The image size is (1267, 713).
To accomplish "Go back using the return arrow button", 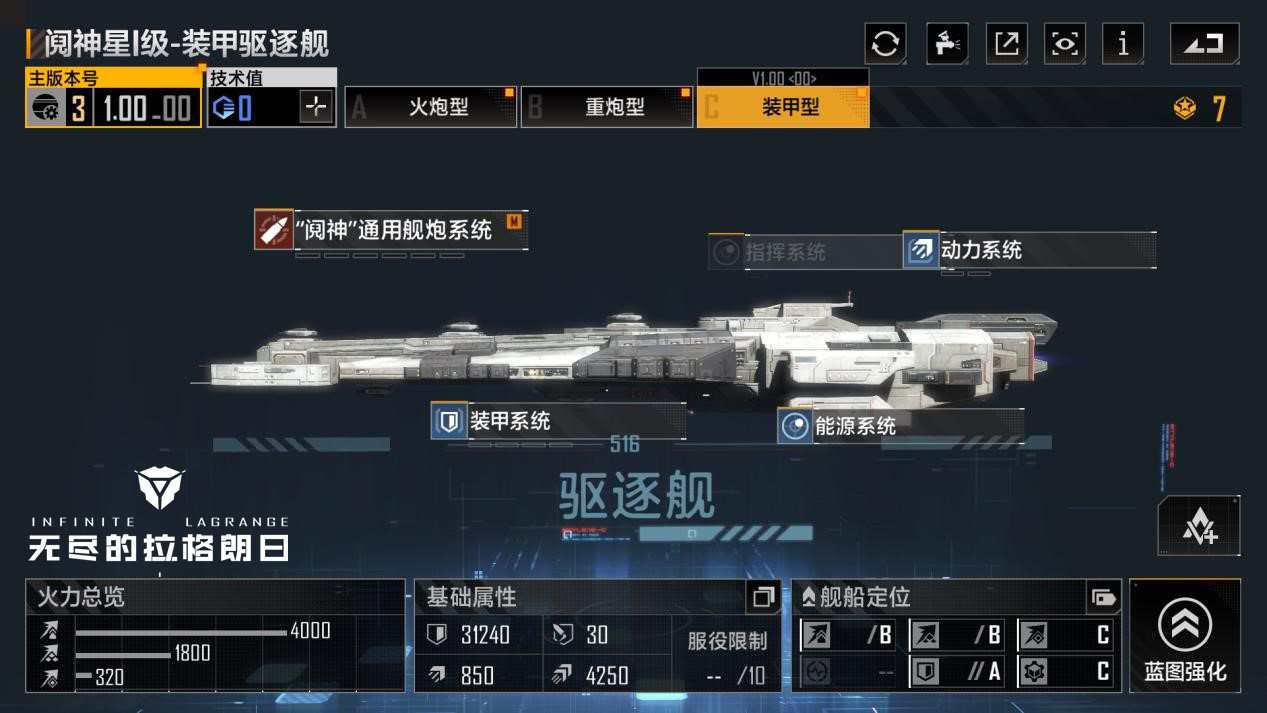I will 1204,44.
